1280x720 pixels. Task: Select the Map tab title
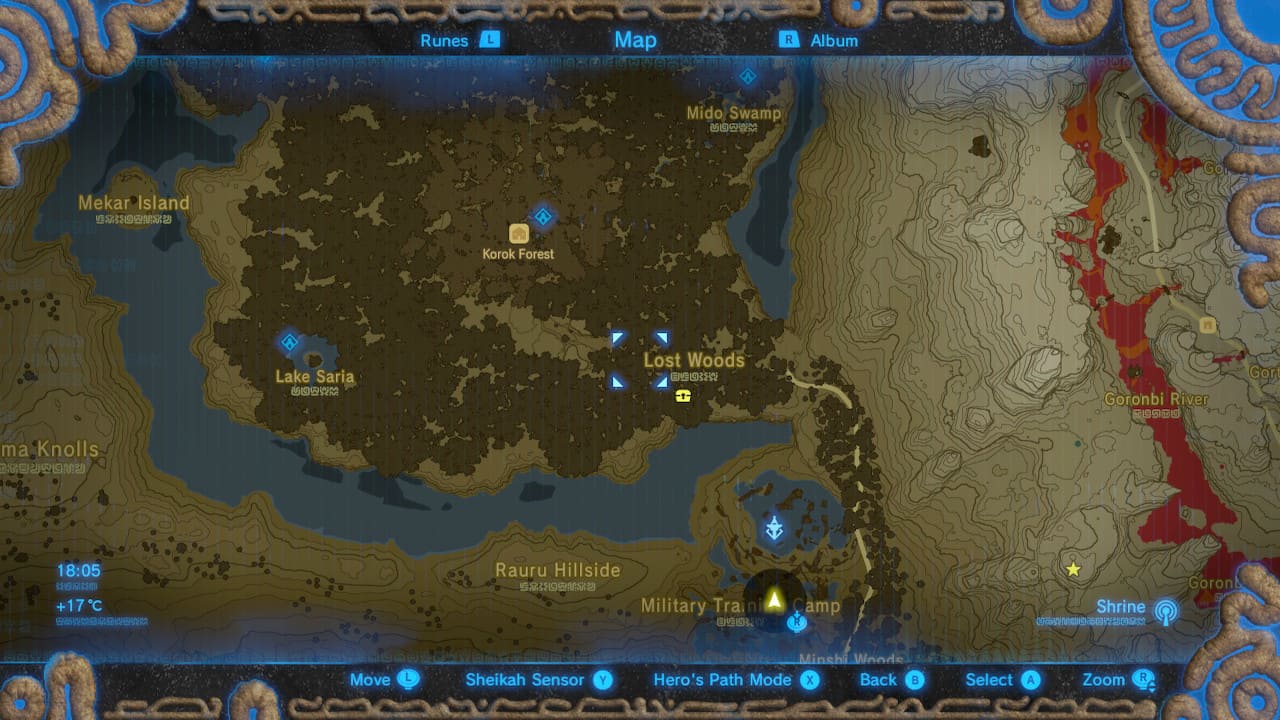[x=635, y=40]
